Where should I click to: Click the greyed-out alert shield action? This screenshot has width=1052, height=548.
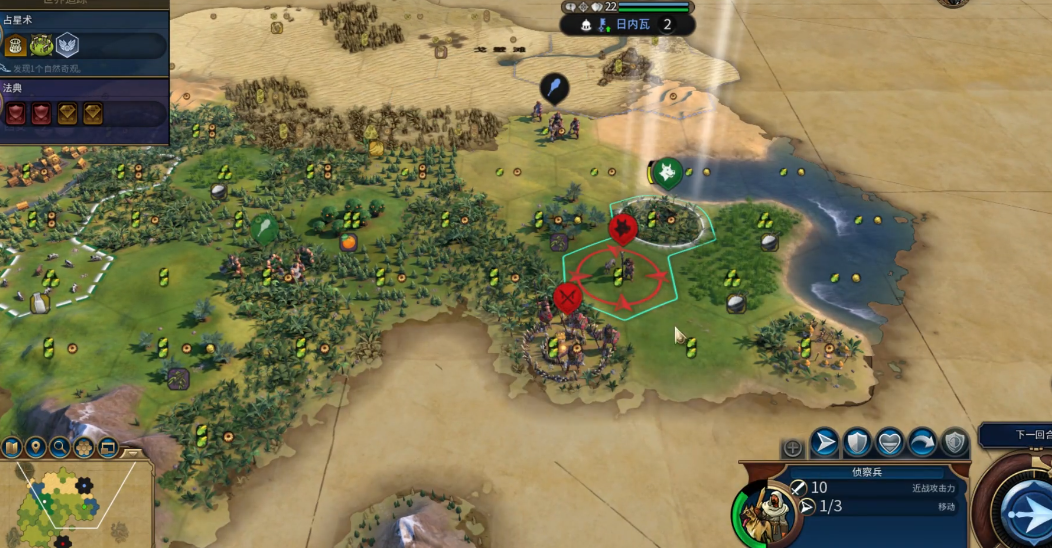(x=955, y=442)
